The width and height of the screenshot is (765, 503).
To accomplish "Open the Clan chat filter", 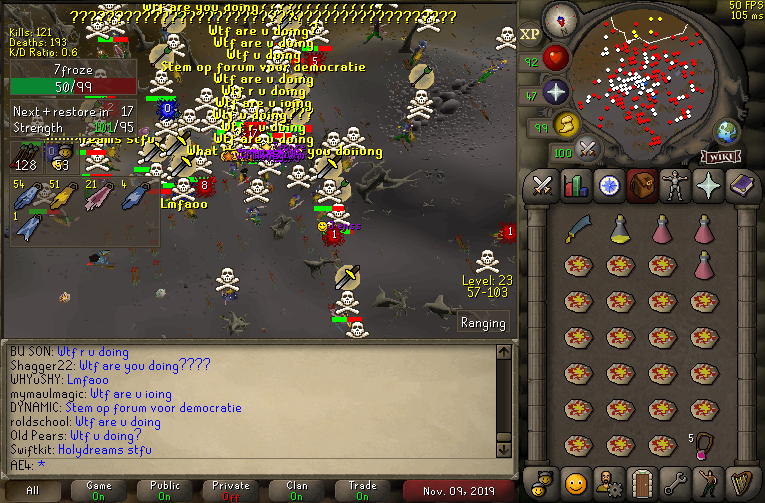I will 297,490.
